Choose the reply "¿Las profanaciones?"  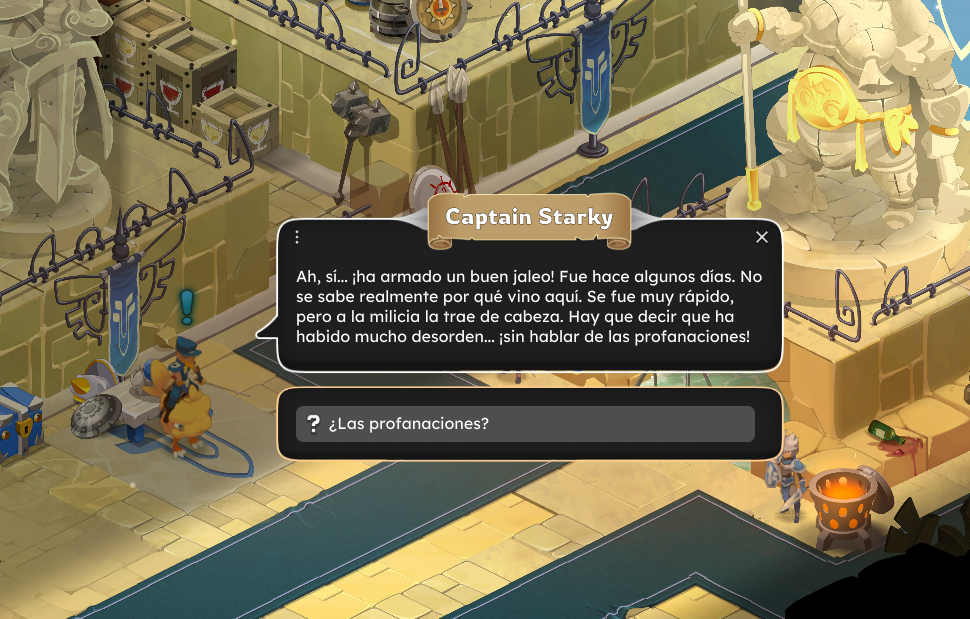525,424
